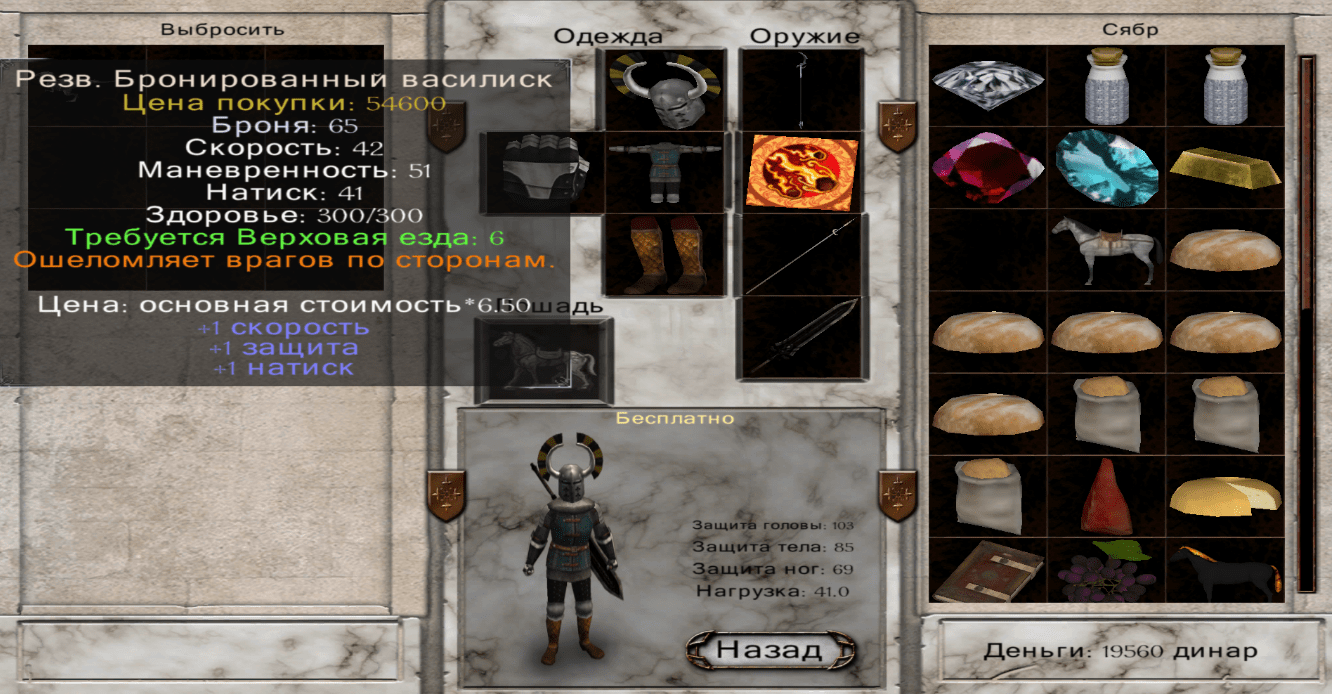
Task: Select the dark greatsword weapon slot
Action: coord(802,338)
